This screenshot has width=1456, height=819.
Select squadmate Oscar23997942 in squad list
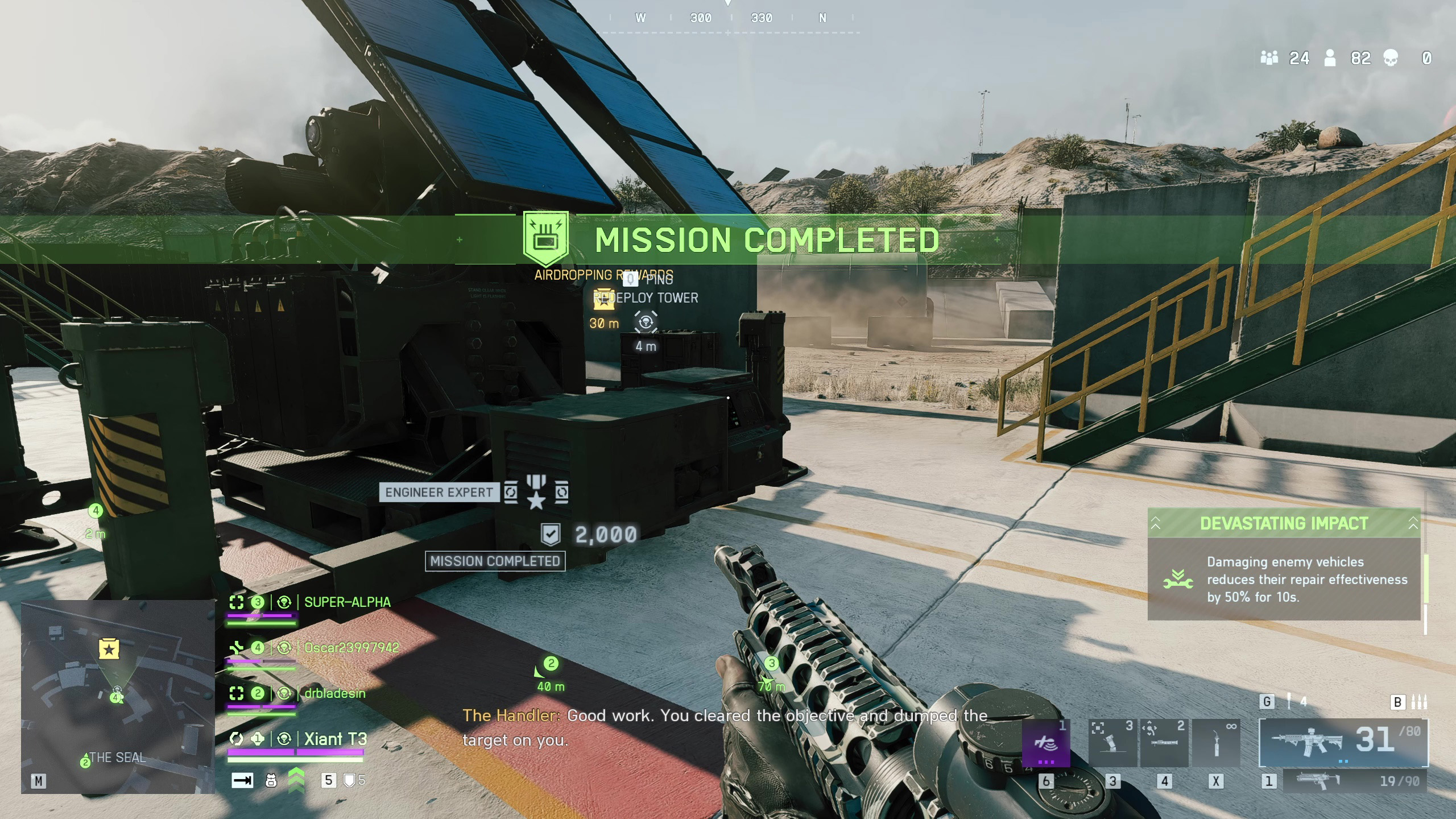point(351,648)
